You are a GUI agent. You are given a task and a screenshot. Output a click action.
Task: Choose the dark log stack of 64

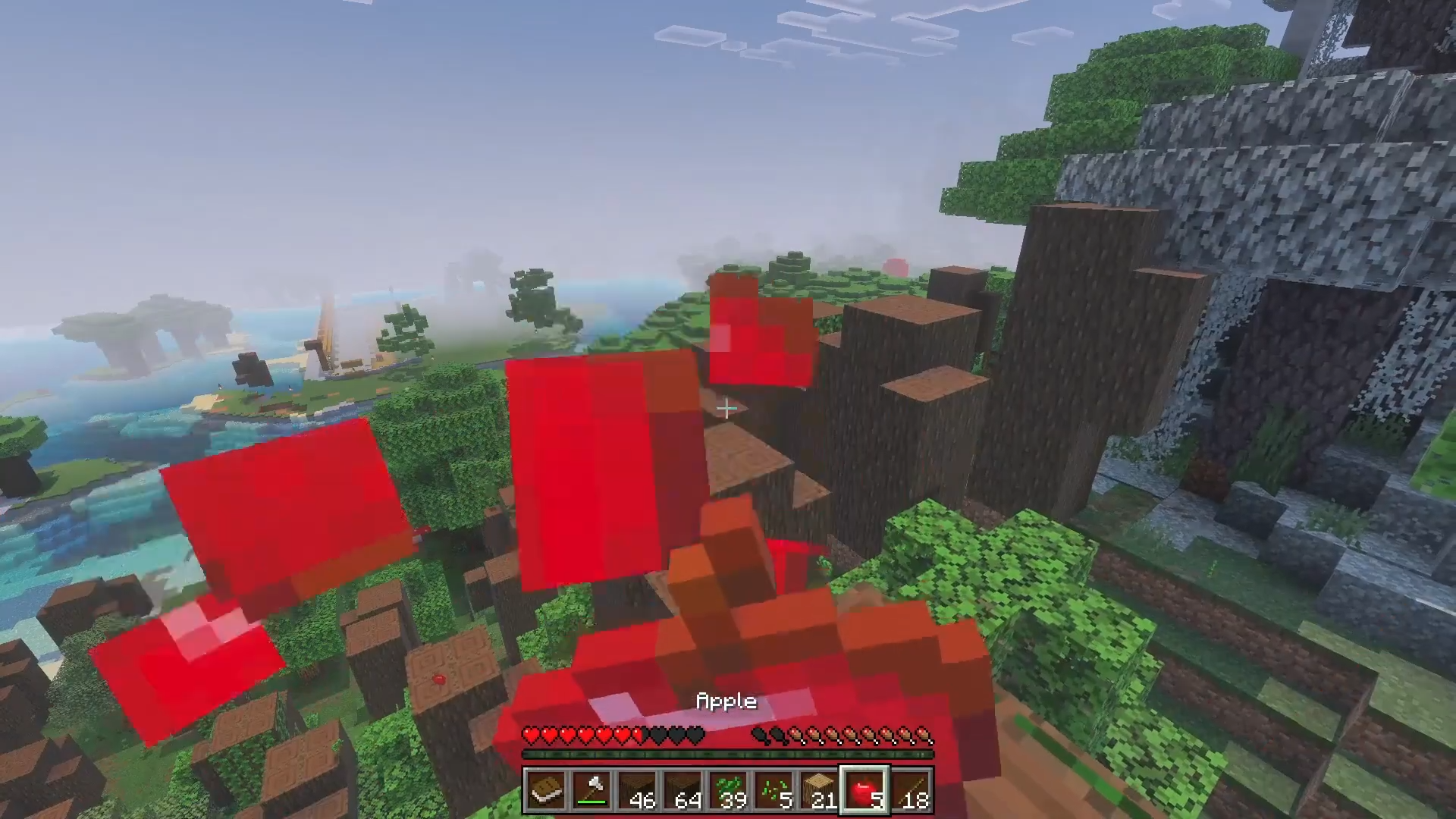682,791
